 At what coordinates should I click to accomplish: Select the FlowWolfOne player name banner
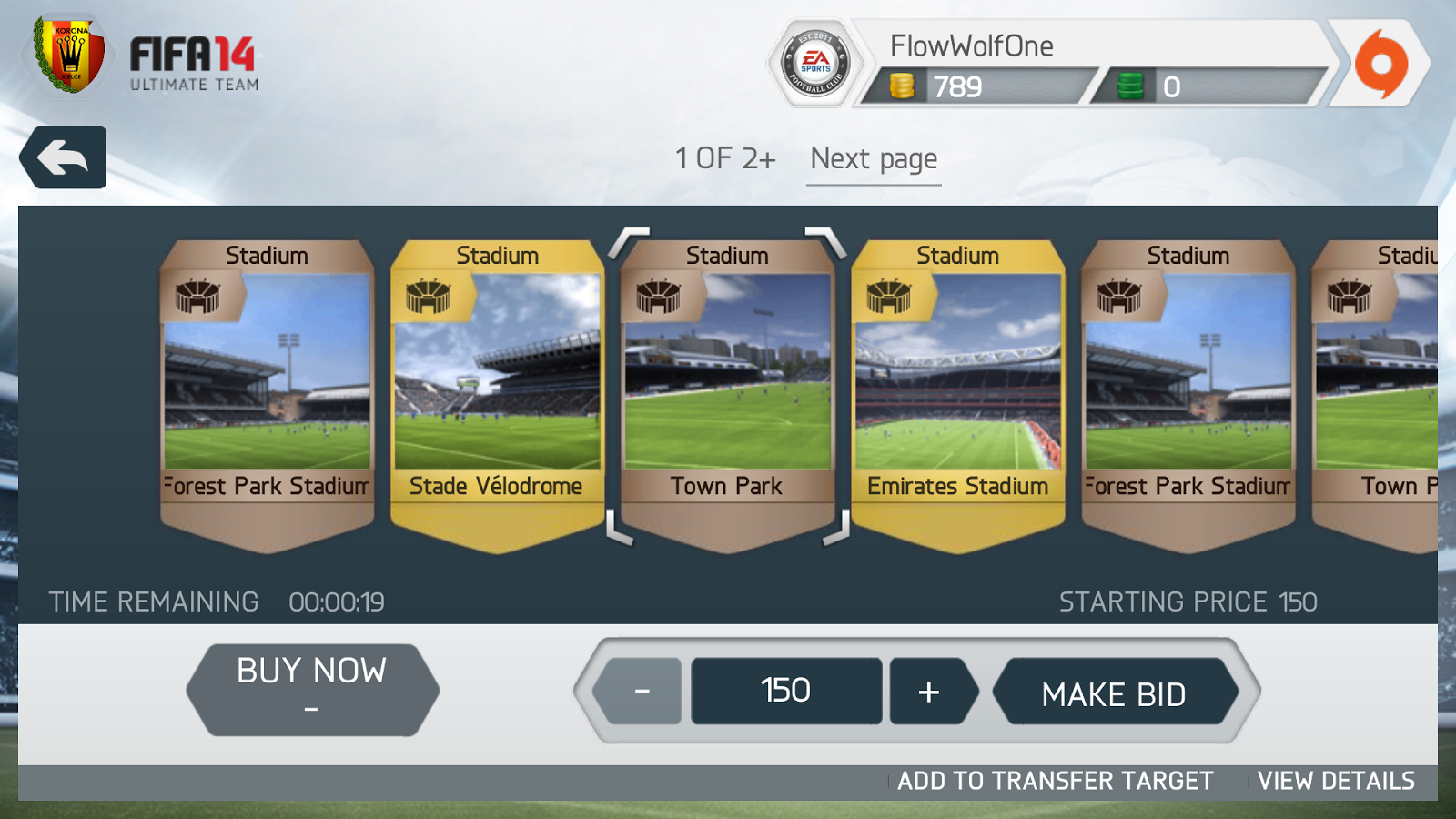click(973, 45)
